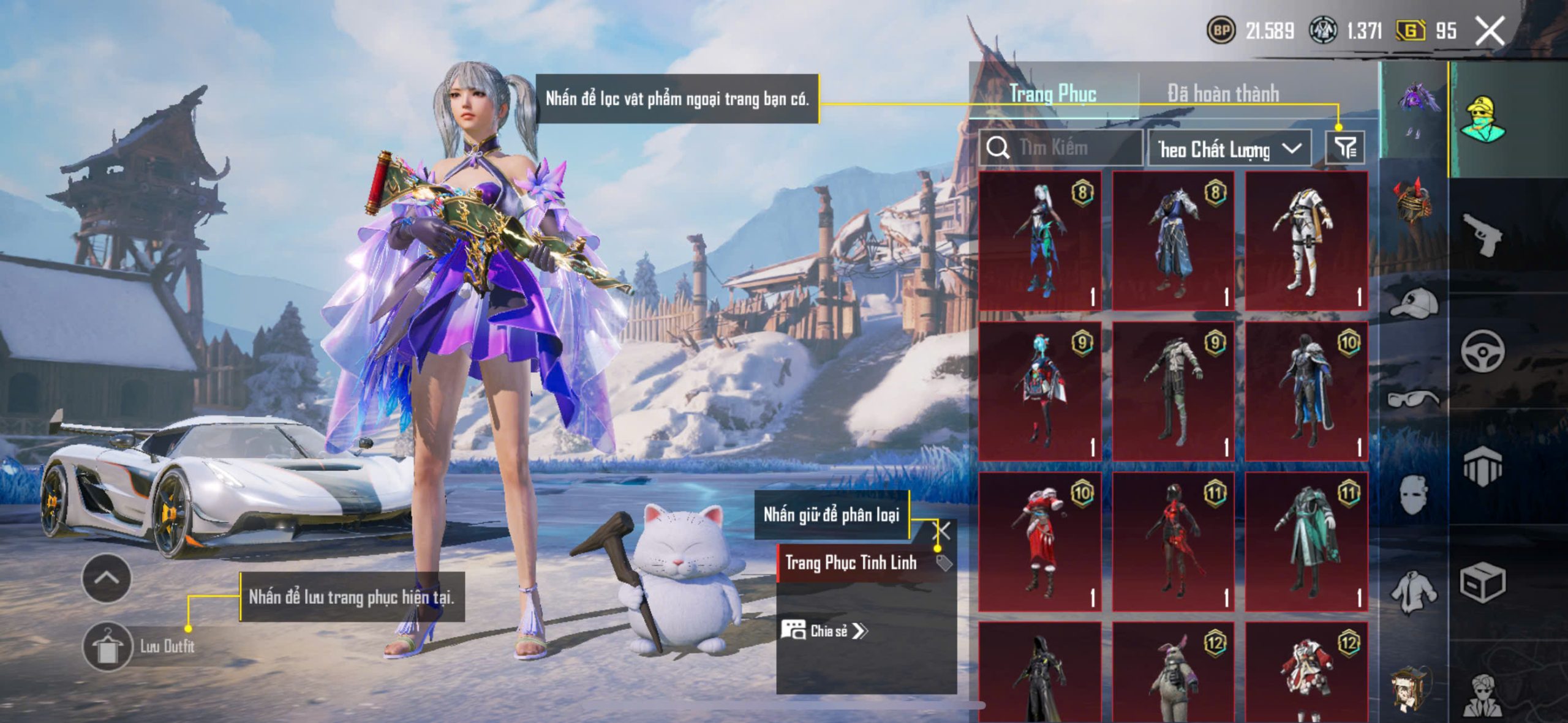The image size is (1568, 723).
Task: Show the sunglasses eyewear category
Action: click(1414, 399)
